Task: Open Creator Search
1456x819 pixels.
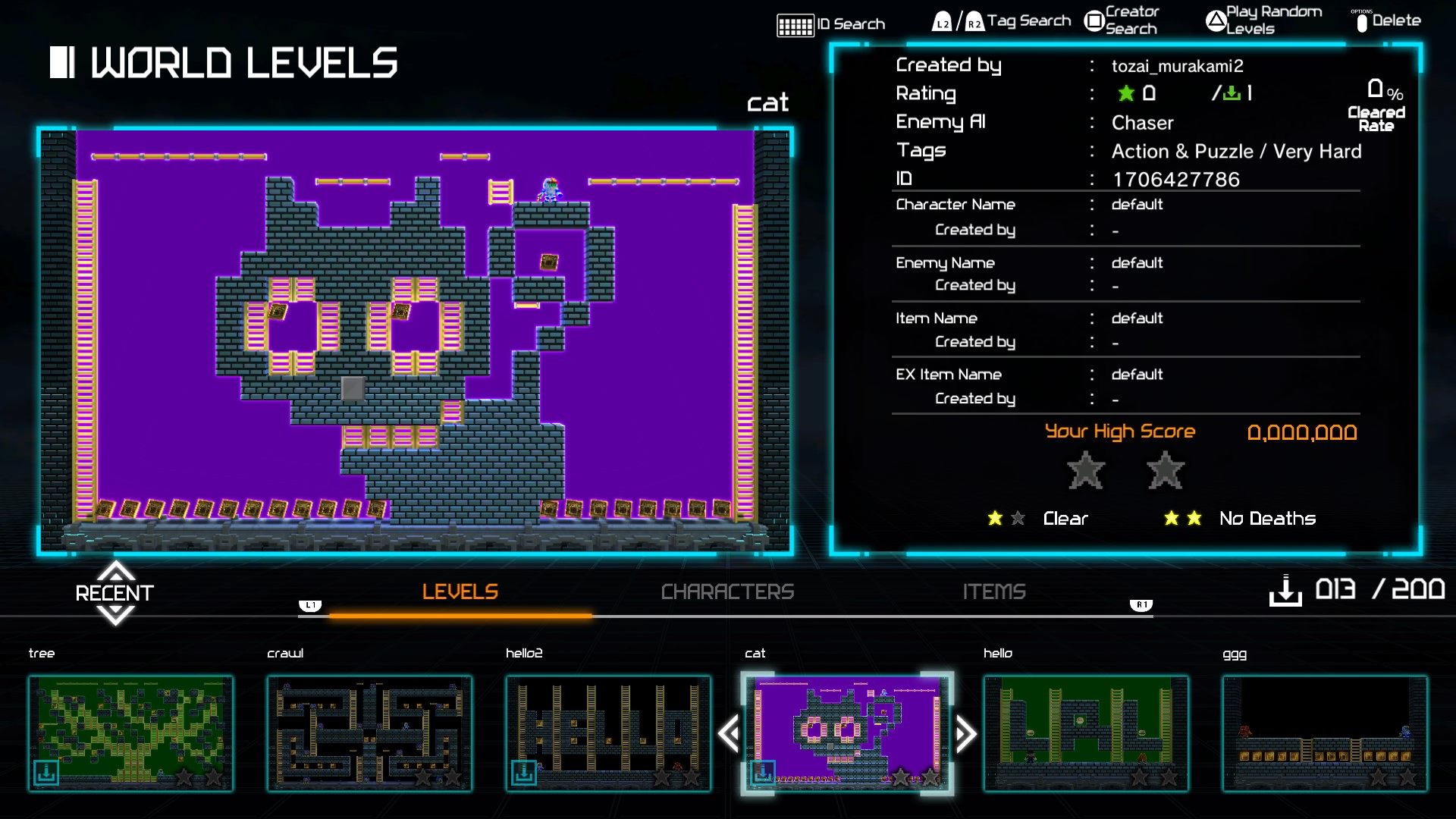Action: (x=1122, y=20)
